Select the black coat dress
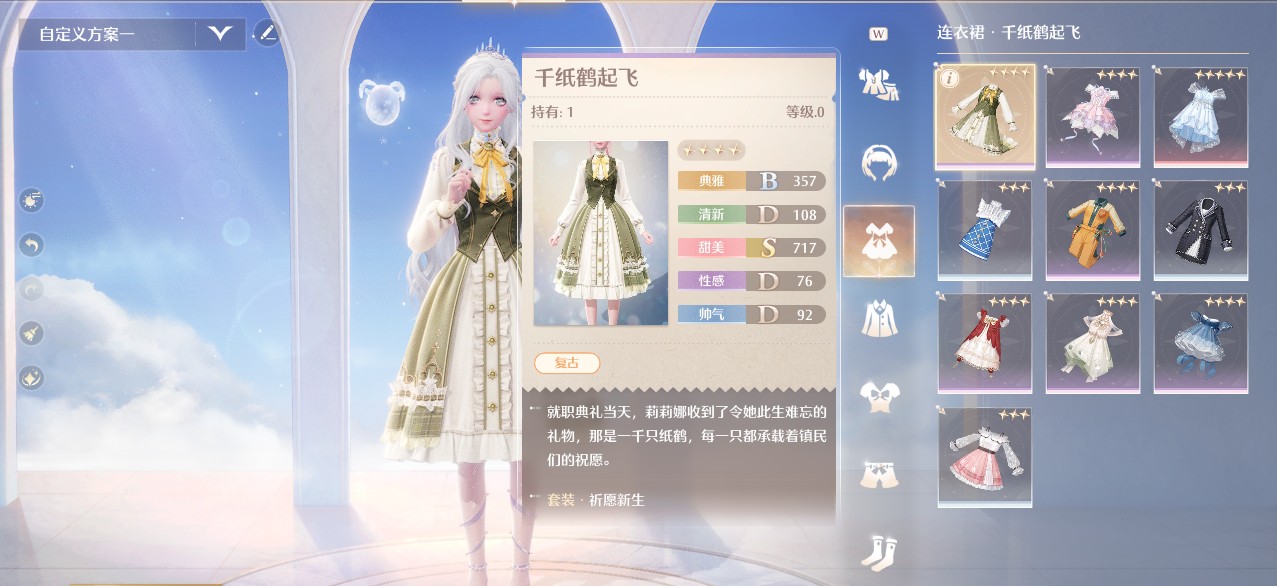Viewport: 1277px width, 586px height. (x=1201, y=229)
